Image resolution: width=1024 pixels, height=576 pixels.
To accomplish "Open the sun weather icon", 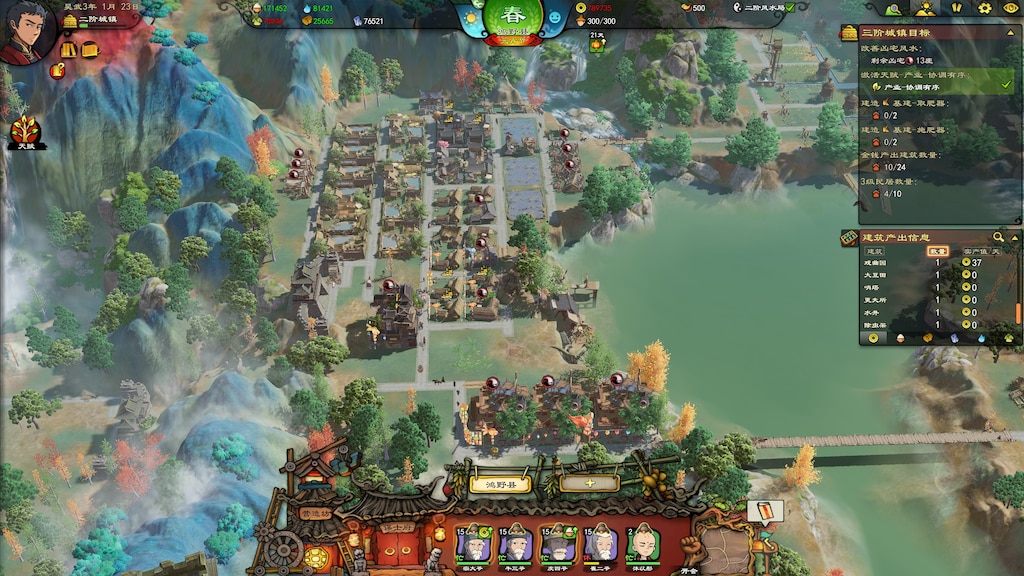I will pos(469,18).
